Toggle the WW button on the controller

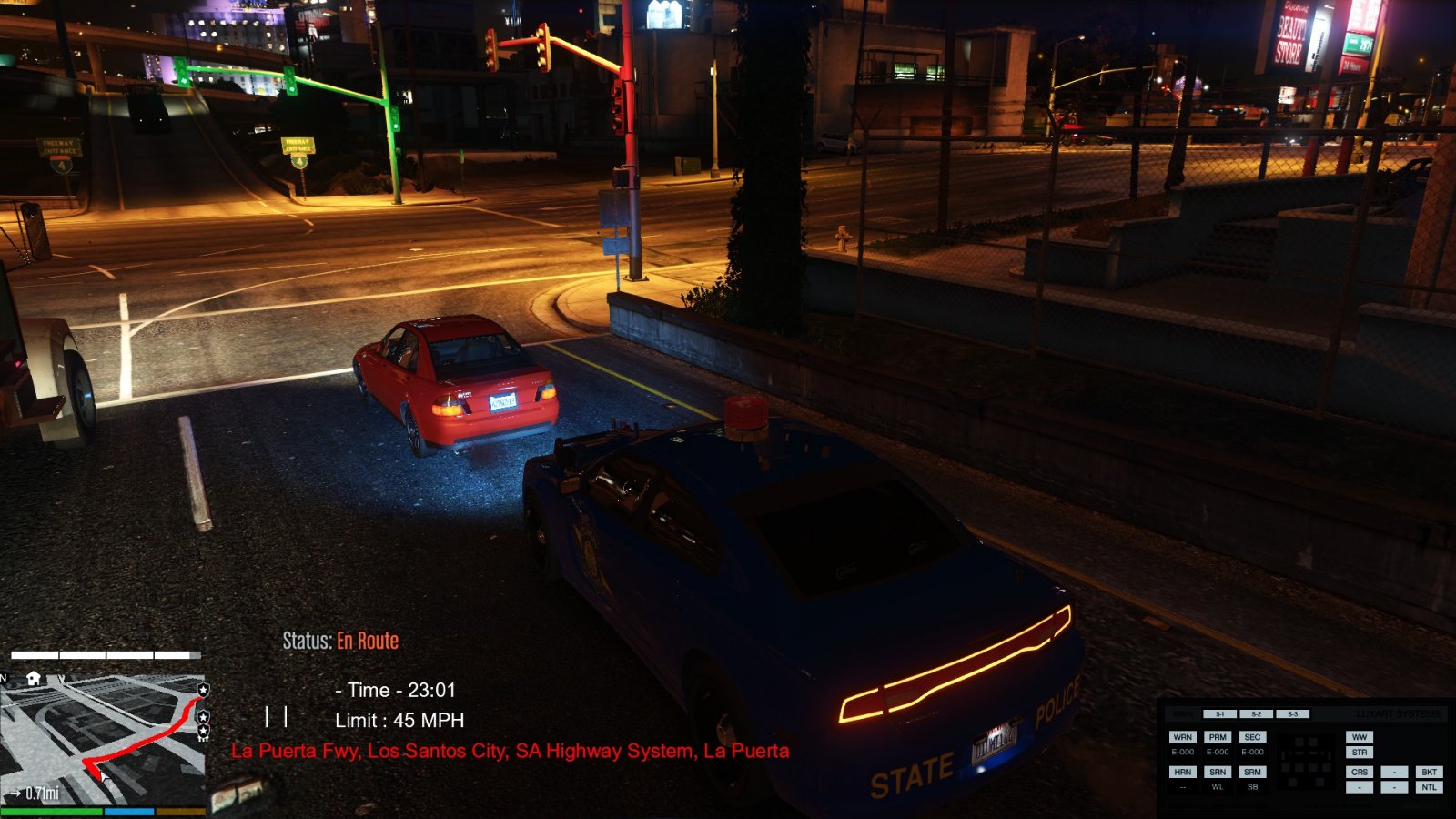click(1360, 737)
